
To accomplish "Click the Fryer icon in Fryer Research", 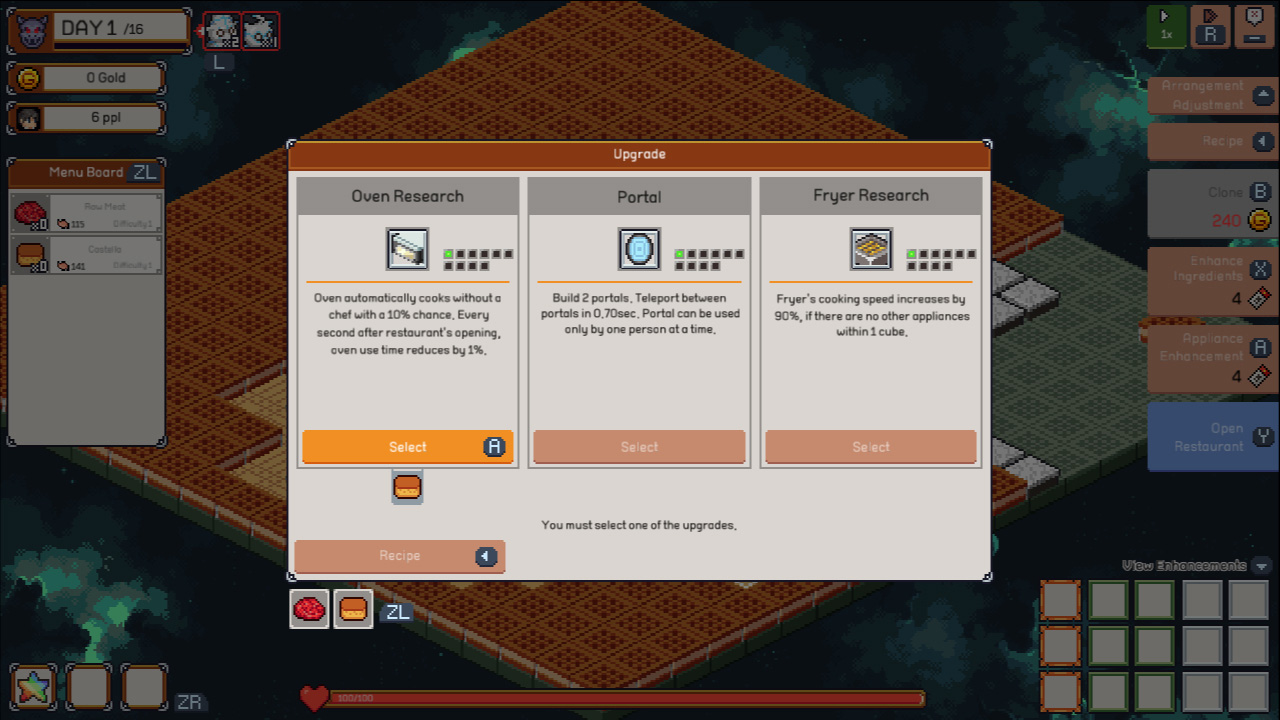I will (x=871, y=248).
